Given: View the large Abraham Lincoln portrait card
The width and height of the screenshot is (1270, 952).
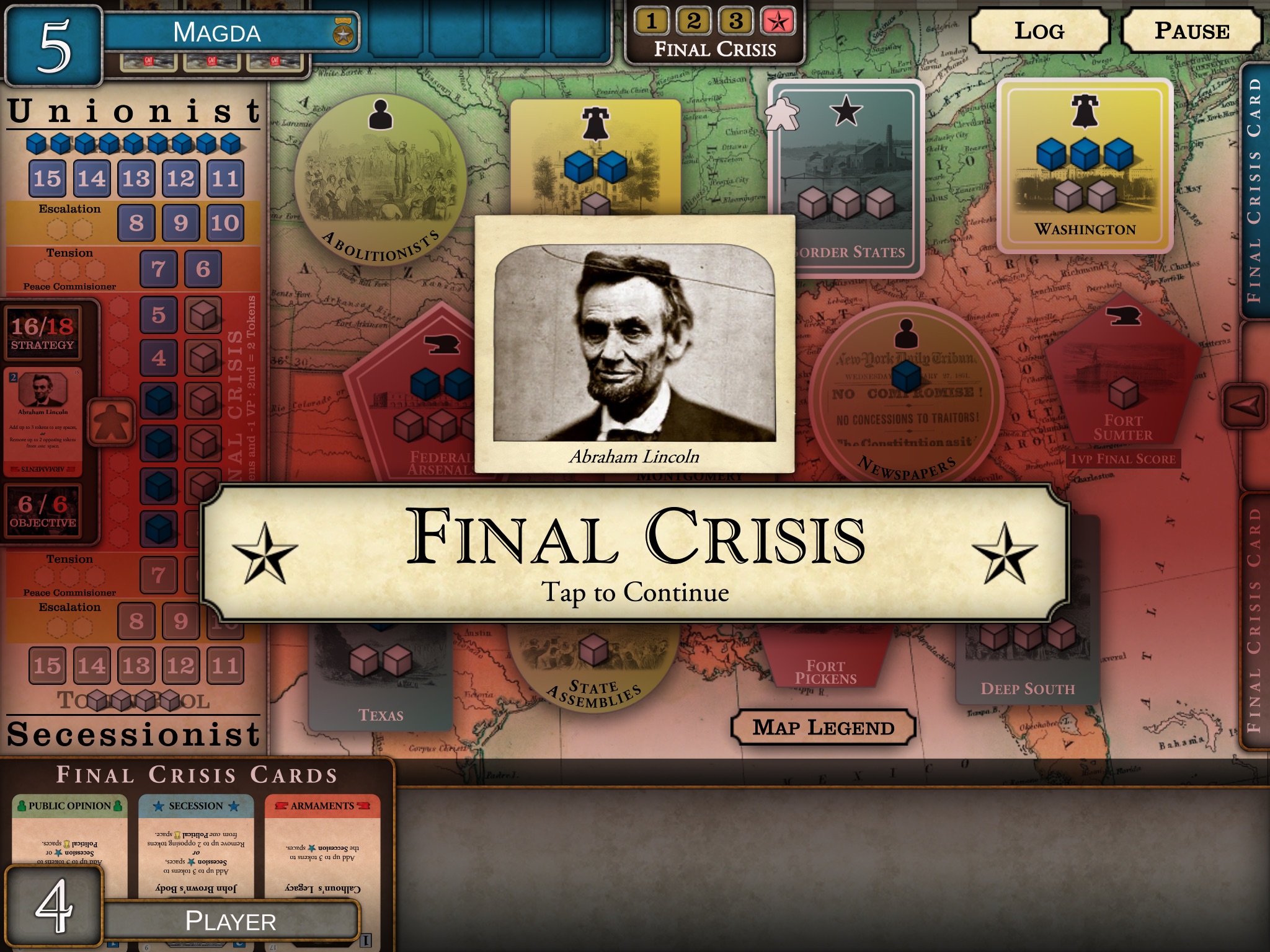Looking at the screenshot, I should click(x=634, y=344).
